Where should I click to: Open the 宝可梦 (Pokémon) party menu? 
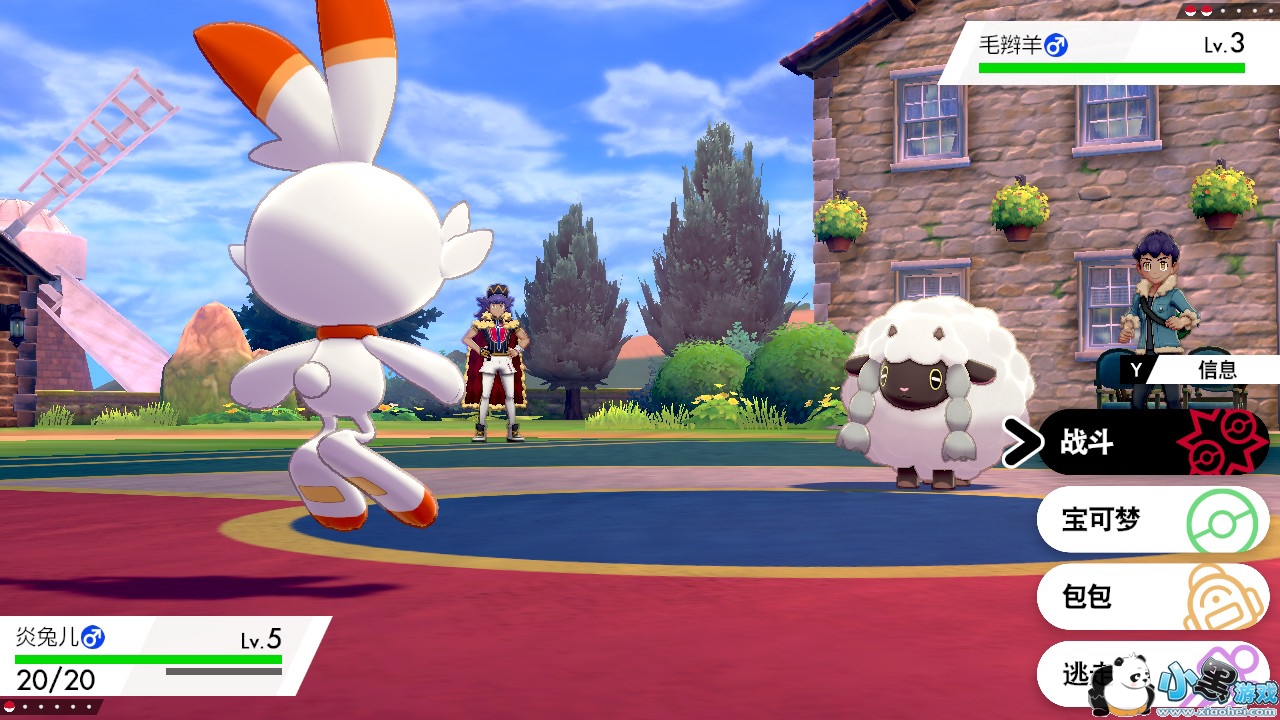(1150, 520)
